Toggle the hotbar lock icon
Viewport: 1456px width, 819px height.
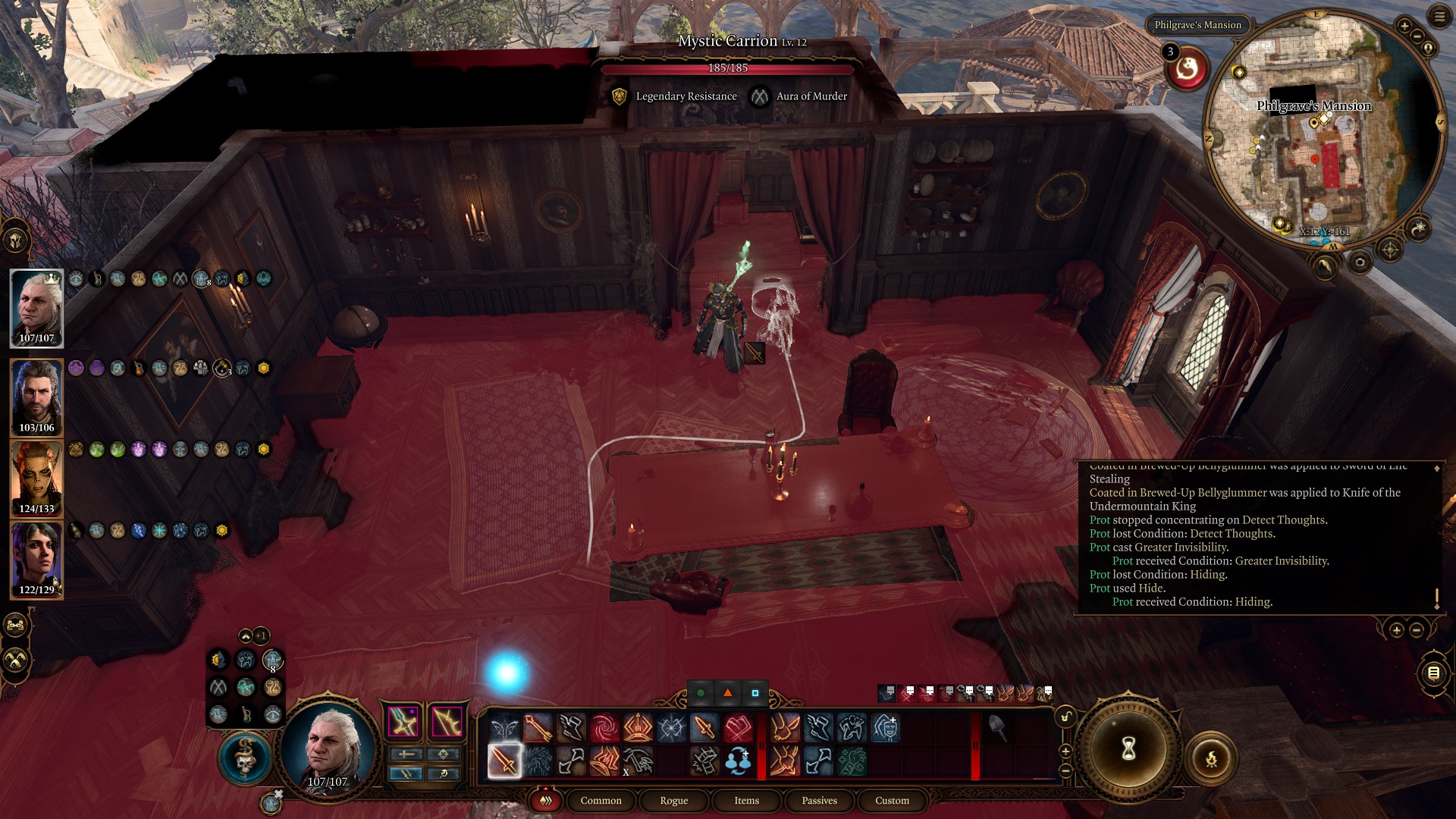pyautogui.click(x=1065, y=716)
